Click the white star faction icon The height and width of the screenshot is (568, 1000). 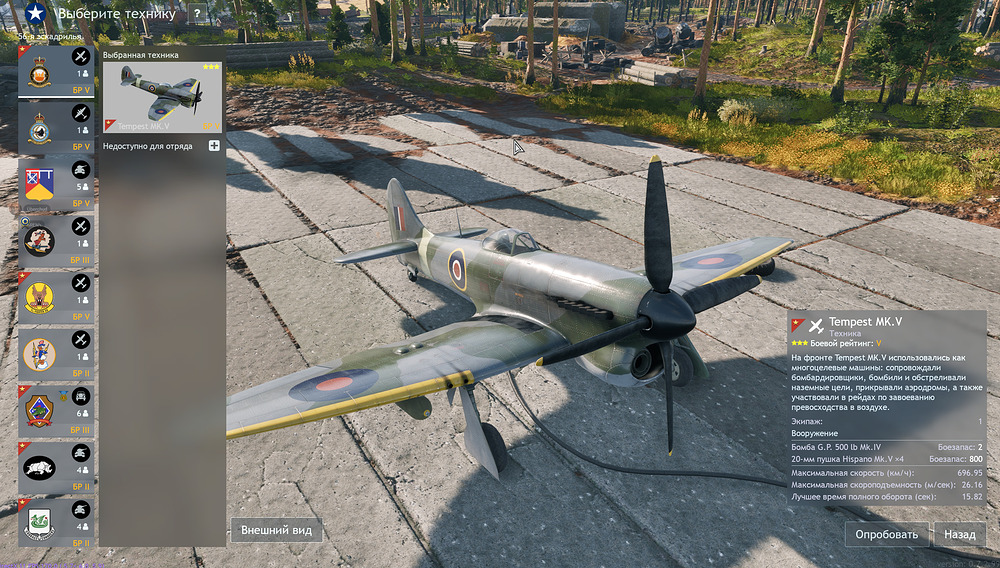pyautogui.click(x=35, y=14)
